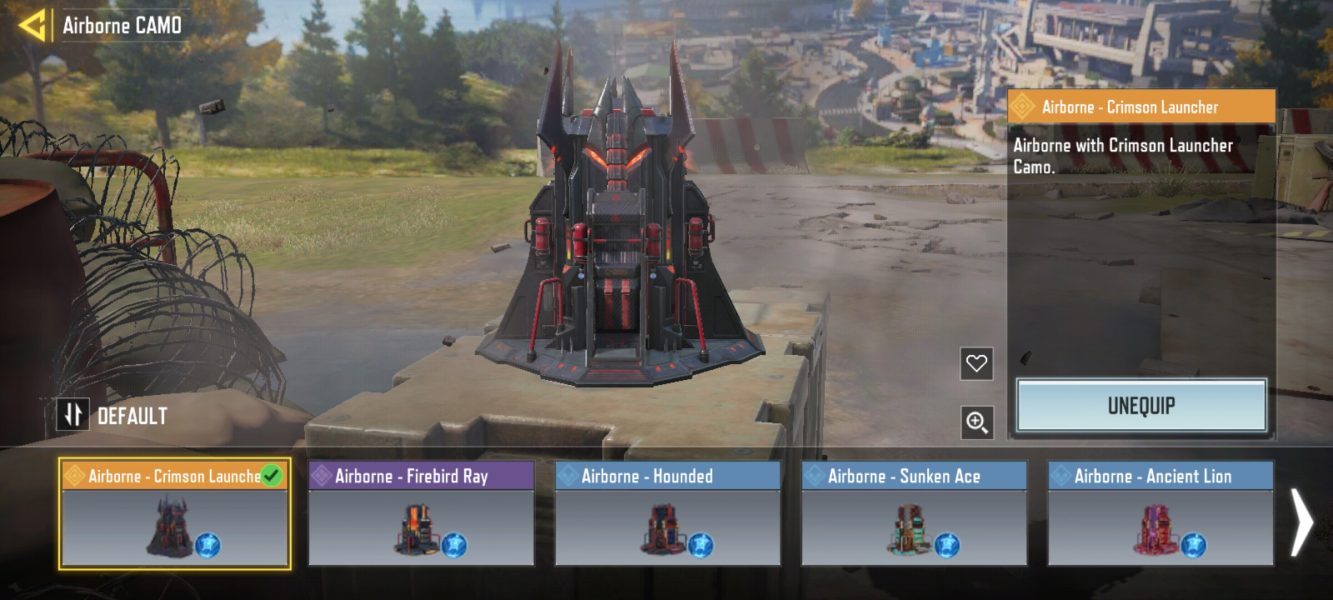Select the Airborne - Sunken Ace camo
Screen dimensions: 1333x600
tap(914, 514)
